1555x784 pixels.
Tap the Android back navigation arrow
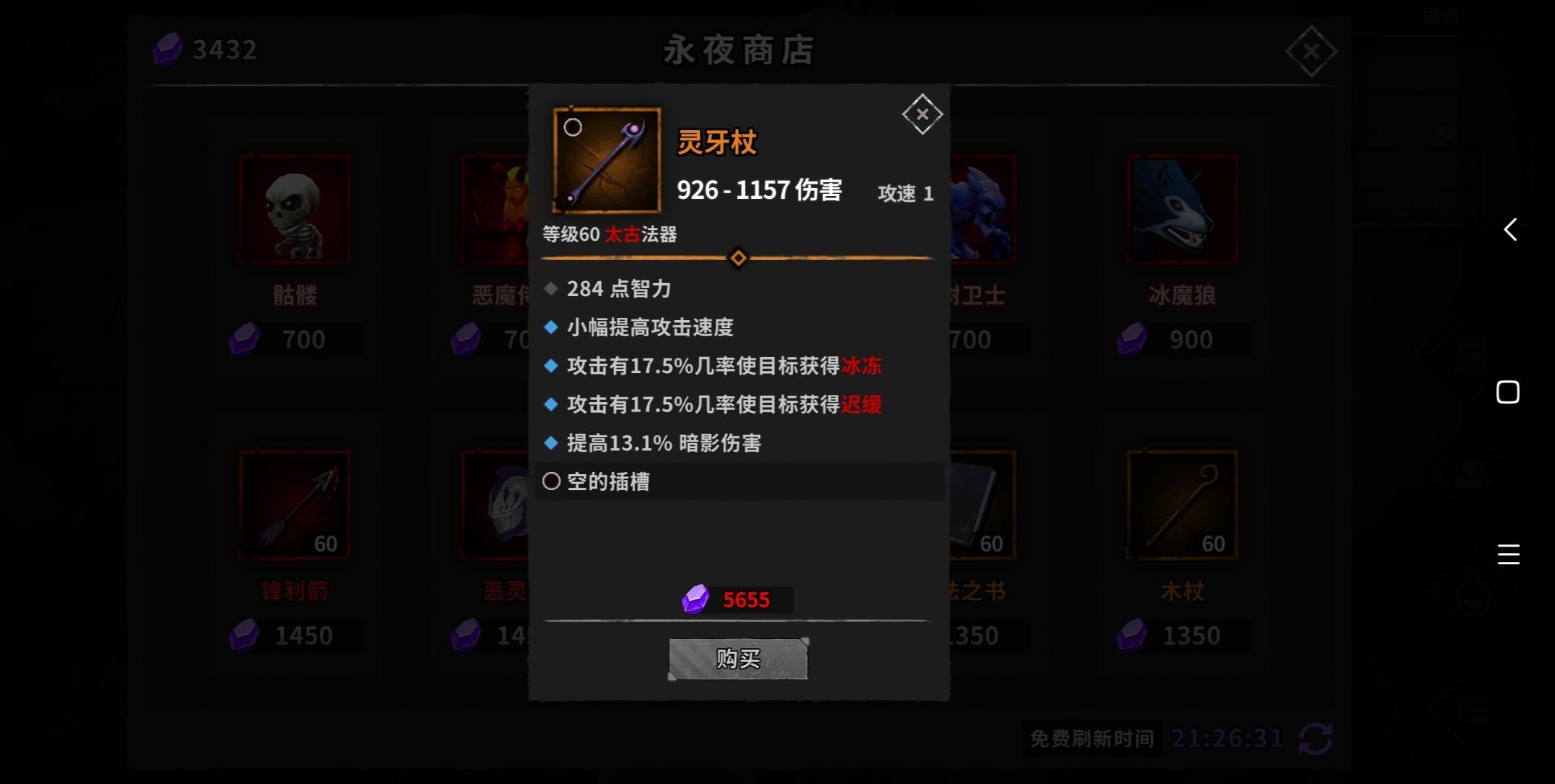pos(1511,229)
